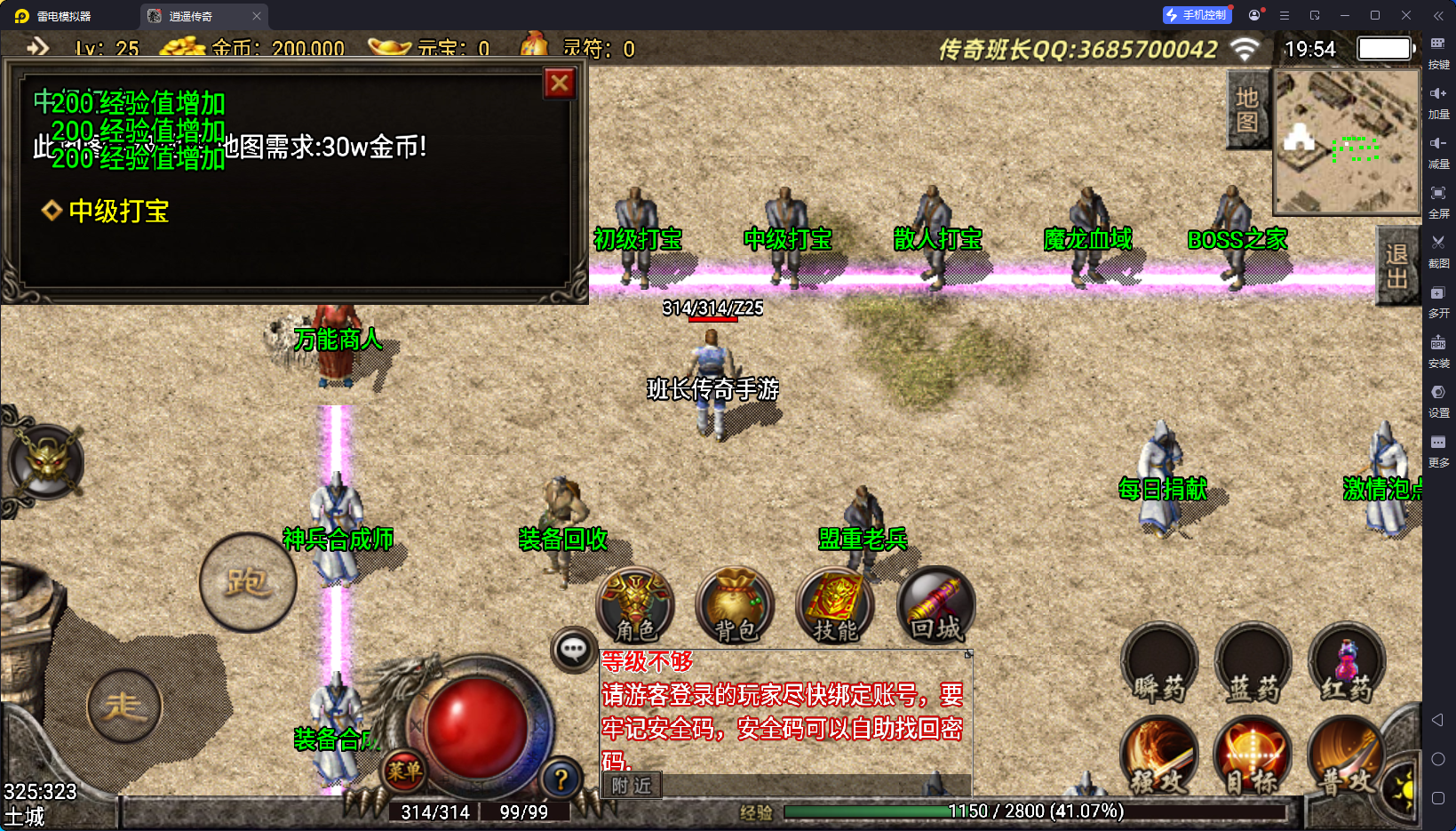Open the 地图 map button
This screenshot has height=831, width=1456.
[x=1246, y=110]
